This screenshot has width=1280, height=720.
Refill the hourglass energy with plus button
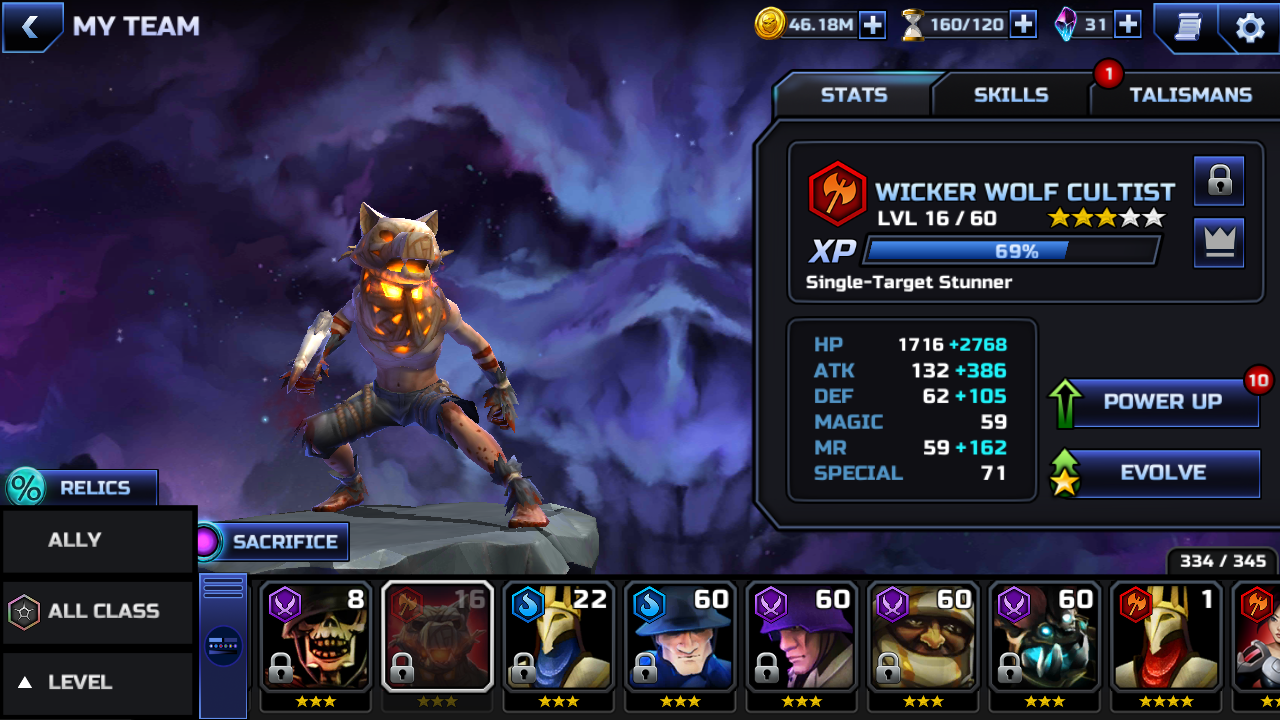tap(1023, 25)
